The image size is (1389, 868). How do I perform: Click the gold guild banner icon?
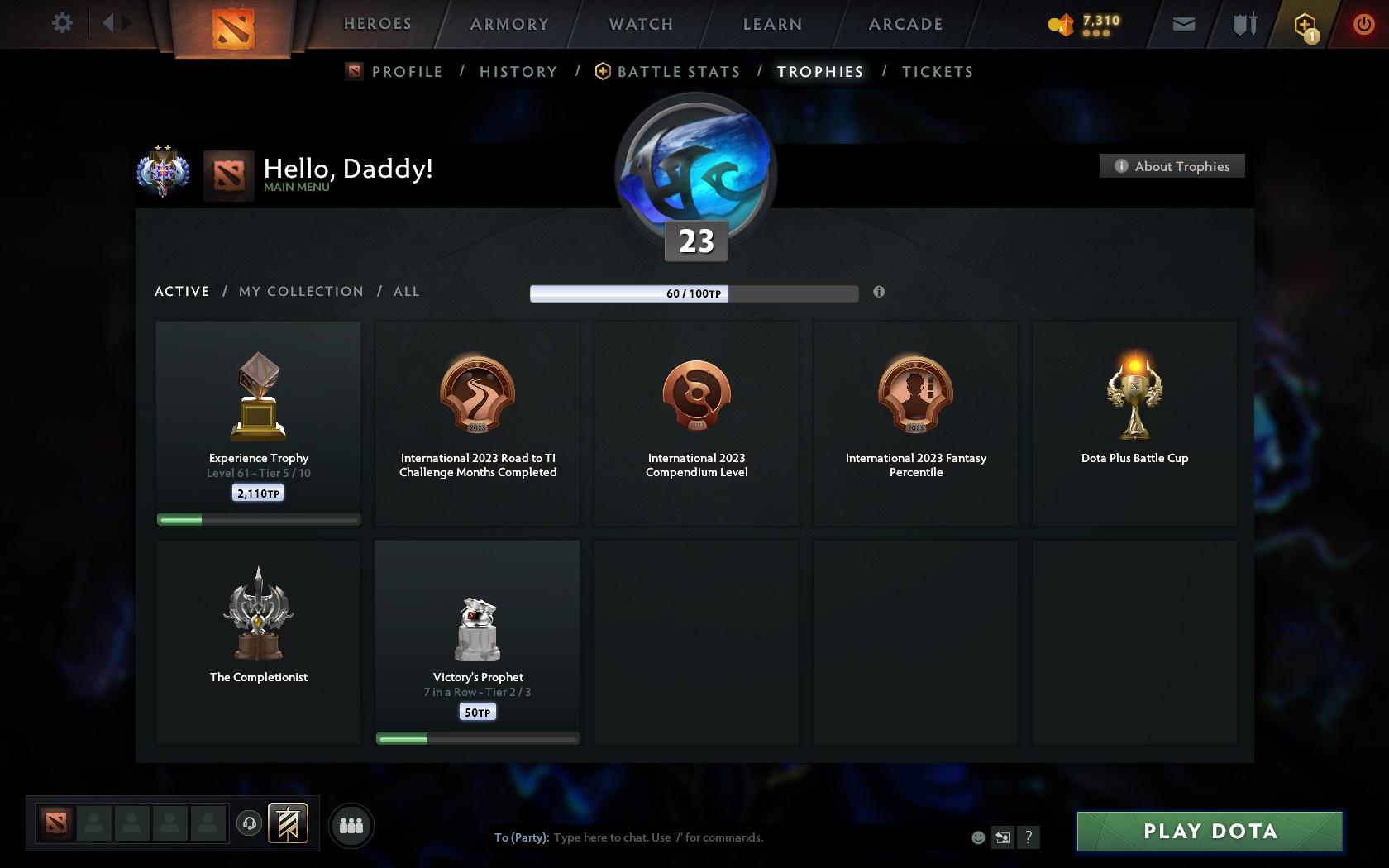click(x=289, y=823)
